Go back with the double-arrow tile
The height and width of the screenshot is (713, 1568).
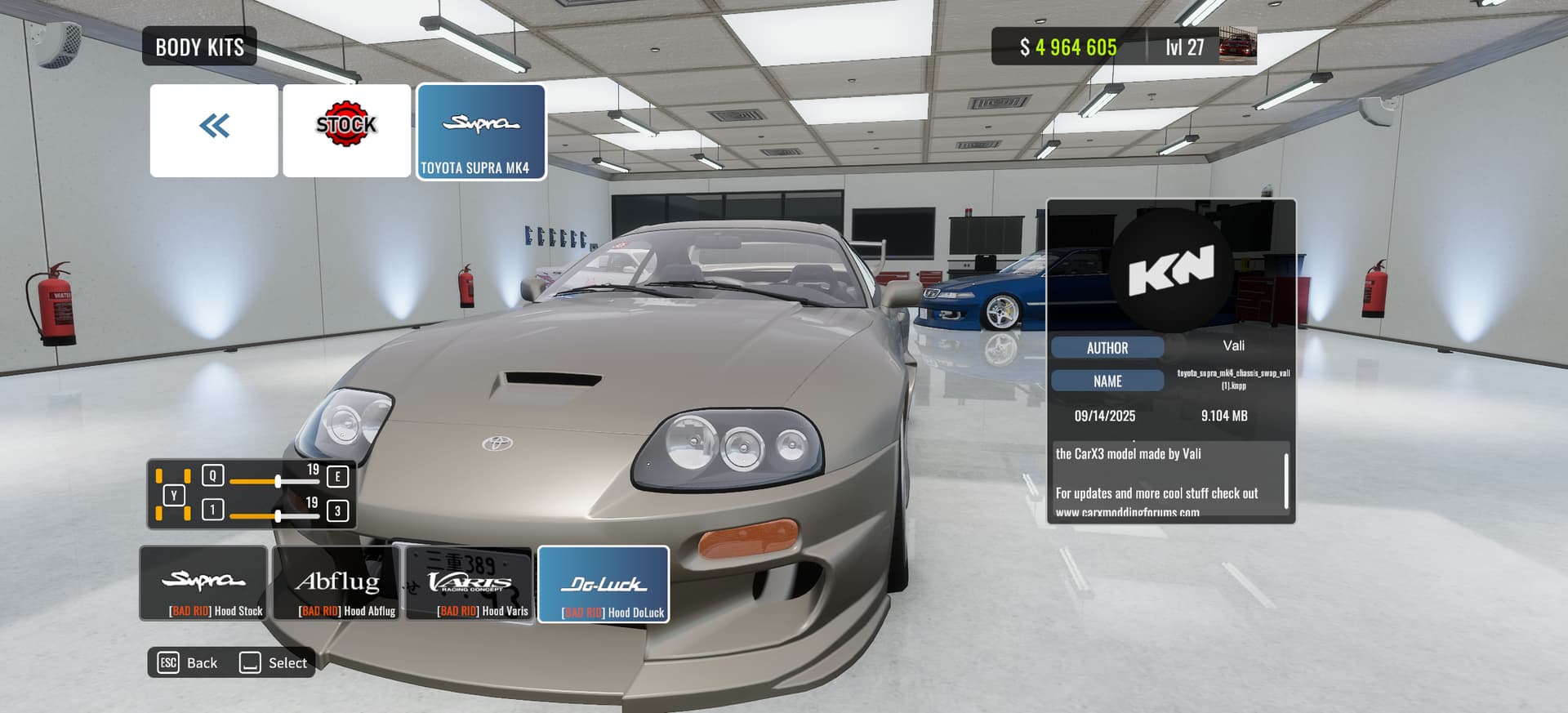(214, 130)
